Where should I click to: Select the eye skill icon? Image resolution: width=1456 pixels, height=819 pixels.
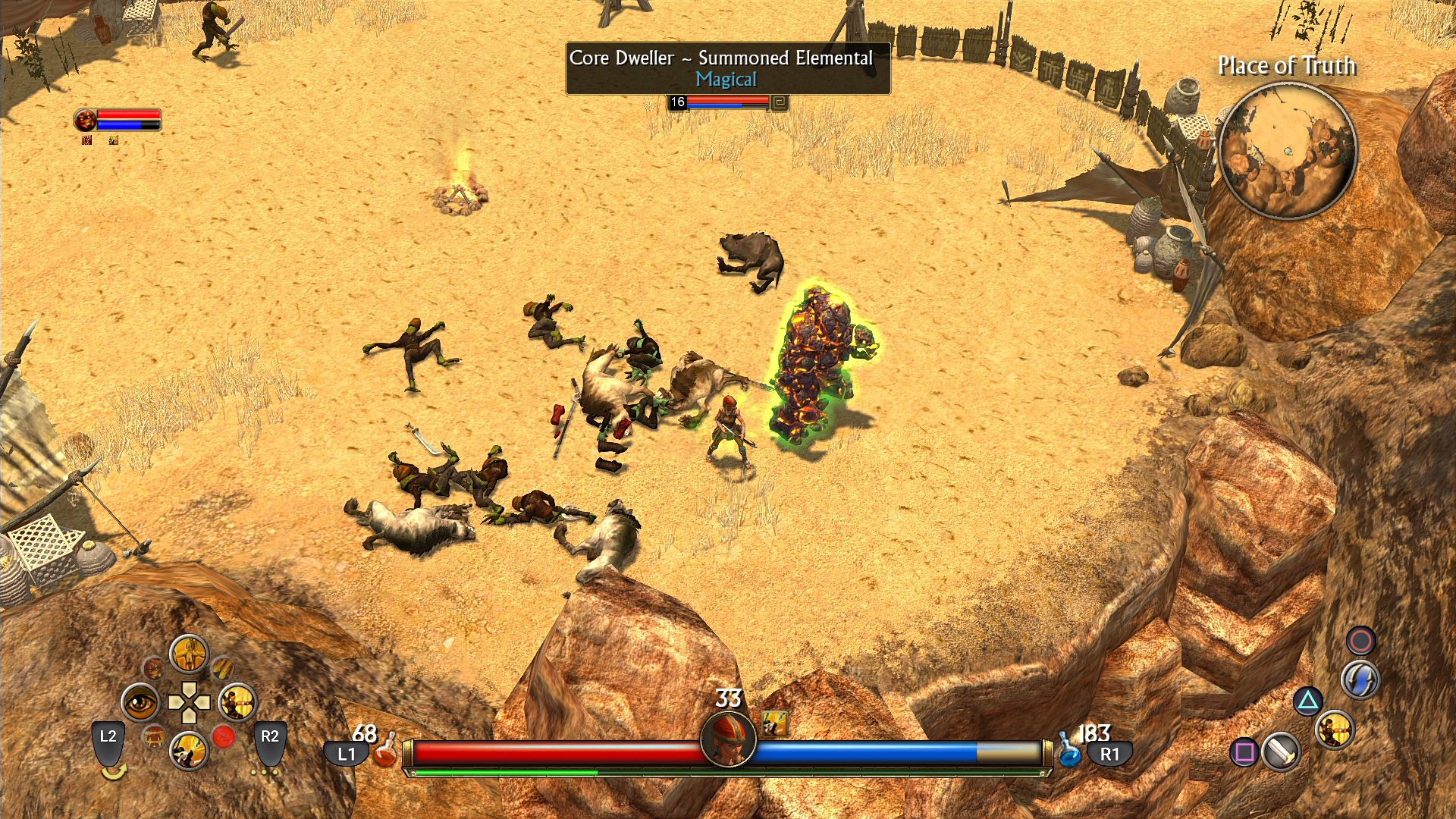[x=140, y=703]
